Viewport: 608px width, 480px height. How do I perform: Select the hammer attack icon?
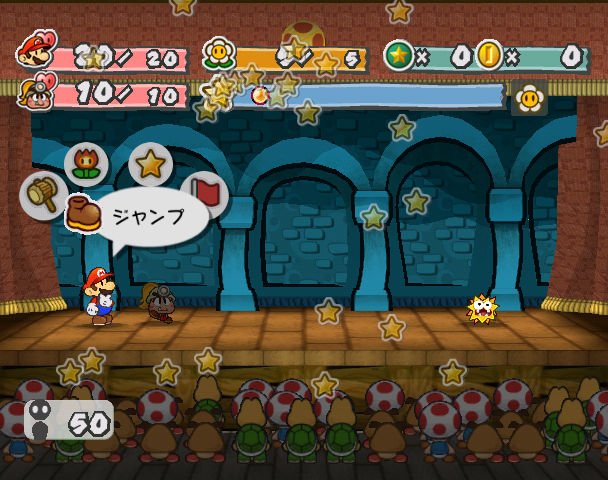pos(43,194)
